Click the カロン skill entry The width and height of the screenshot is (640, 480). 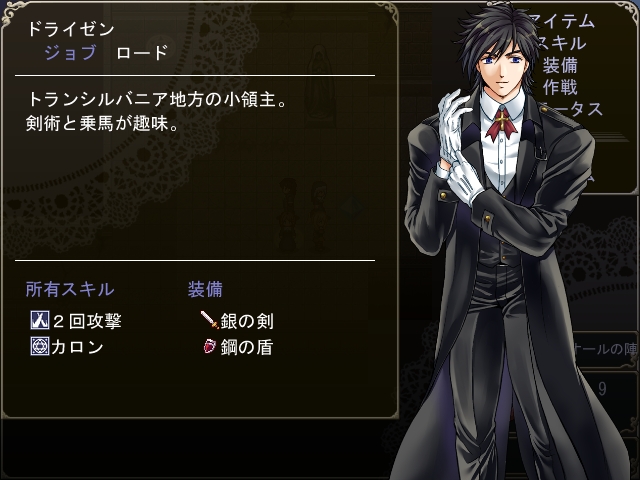tap(68, 347)
